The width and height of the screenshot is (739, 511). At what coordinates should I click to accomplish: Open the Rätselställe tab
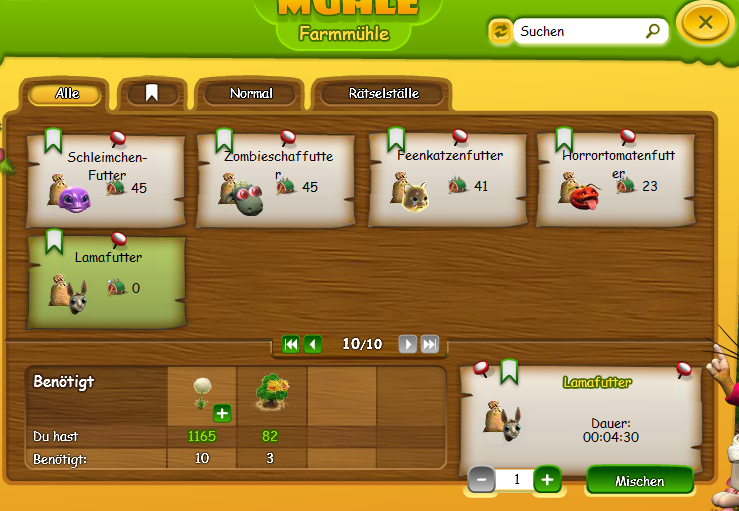click(x=383, y=94)
